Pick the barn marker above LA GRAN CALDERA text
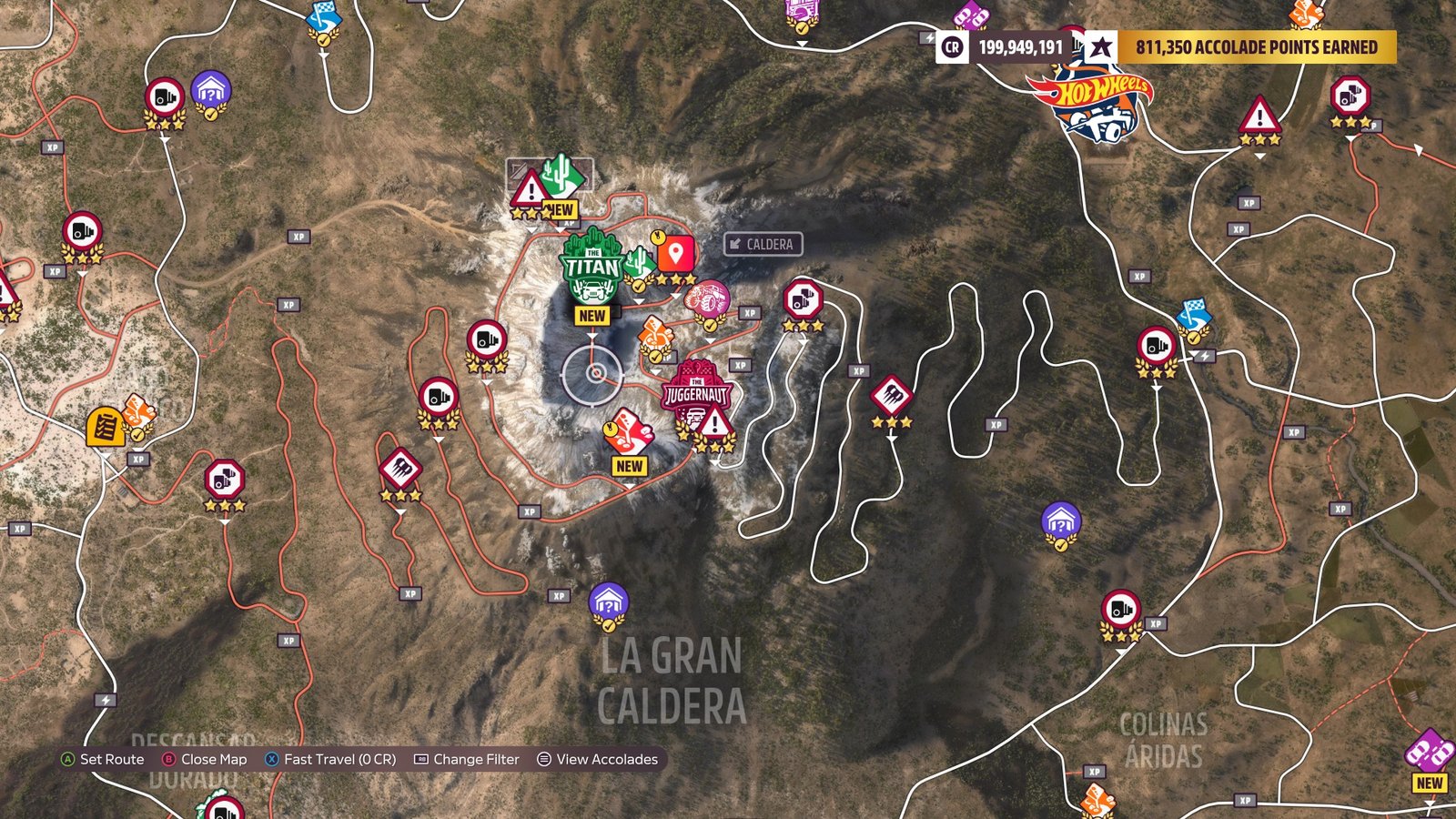The height and width of the screenshot is (819, 1456). point(608,602)
